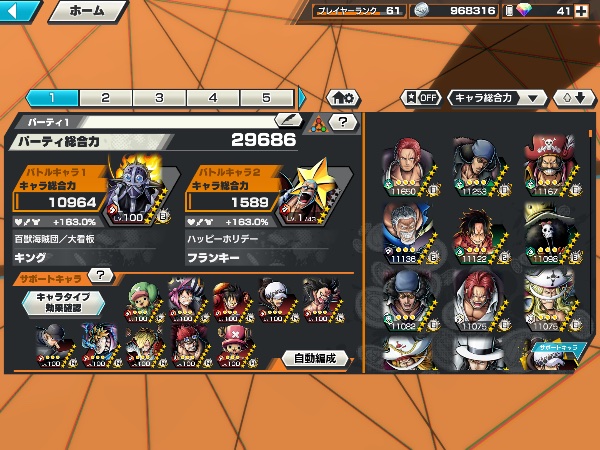The height and width of the screenshot is (450, 600).
Task: Select party tab 4
Action: click(x=213, y=98)
